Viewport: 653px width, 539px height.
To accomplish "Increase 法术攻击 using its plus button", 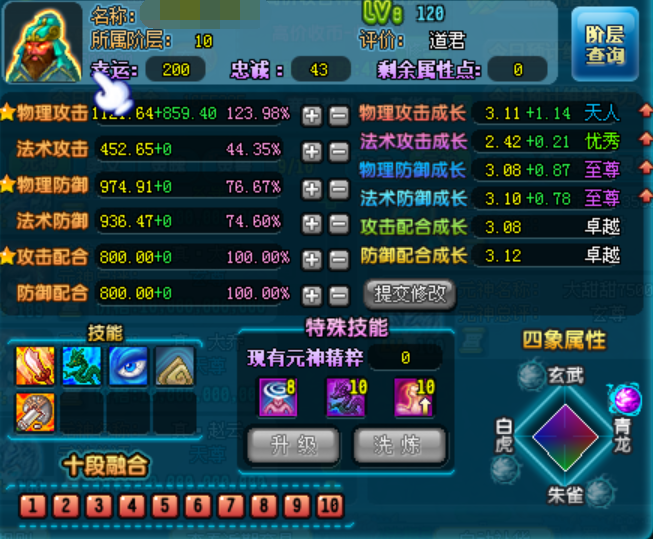I will (x=312, y=150).
